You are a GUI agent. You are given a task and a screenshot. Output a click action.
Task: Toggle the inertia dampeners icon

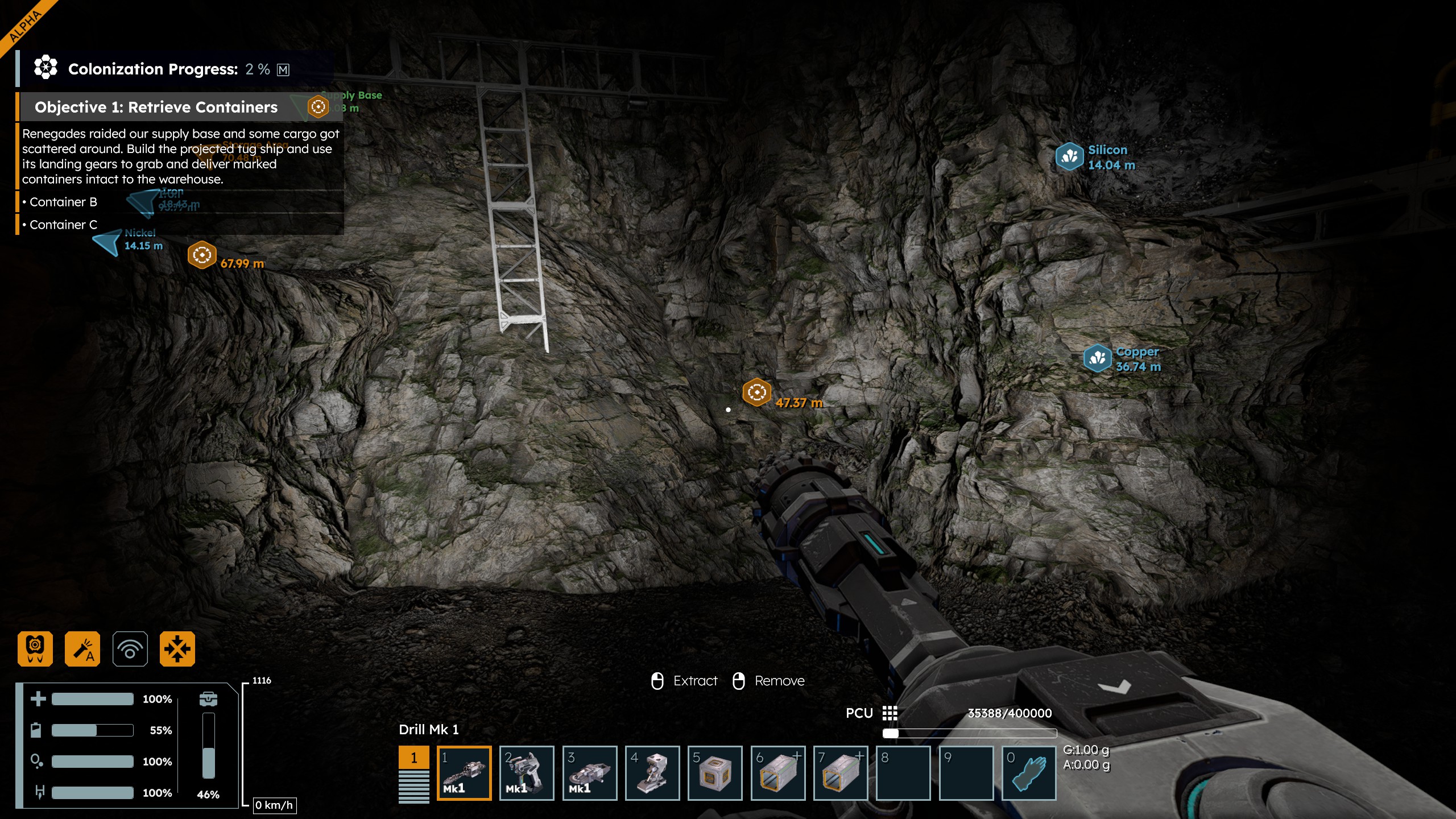click(x=177, y=648)
